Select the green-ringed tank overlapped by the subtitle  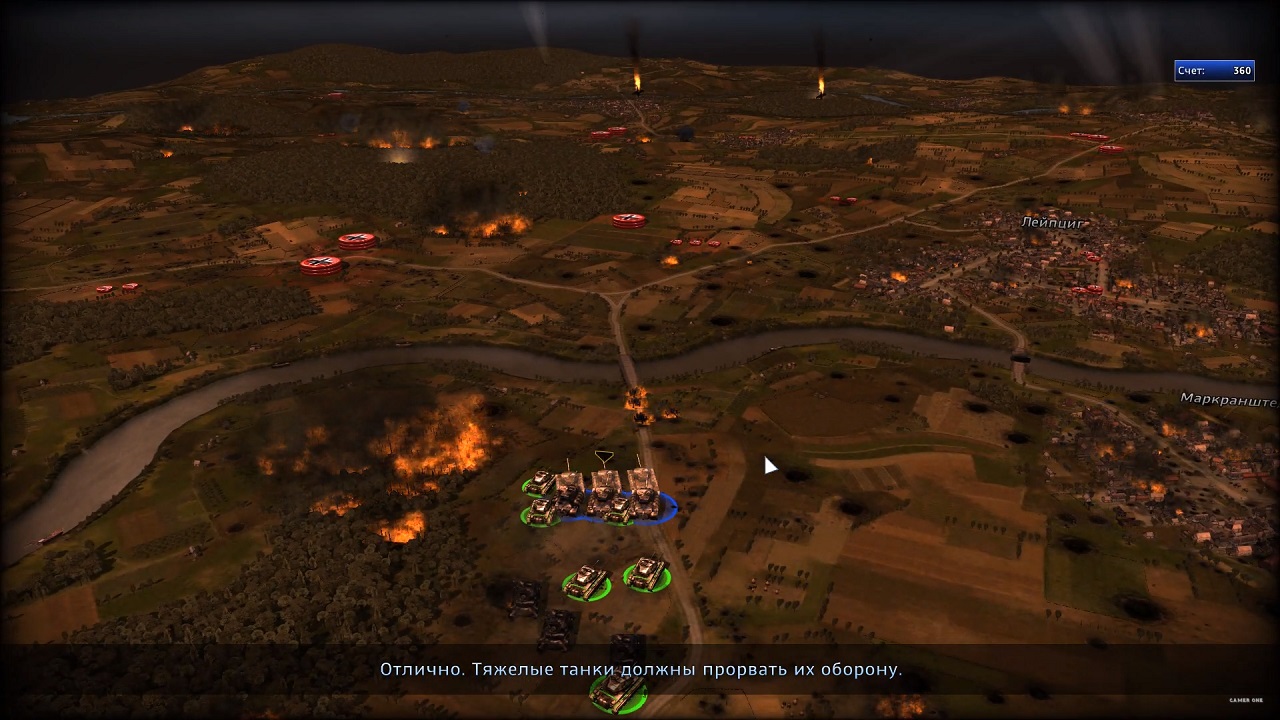pyautogui.click(x=617, y=690)
